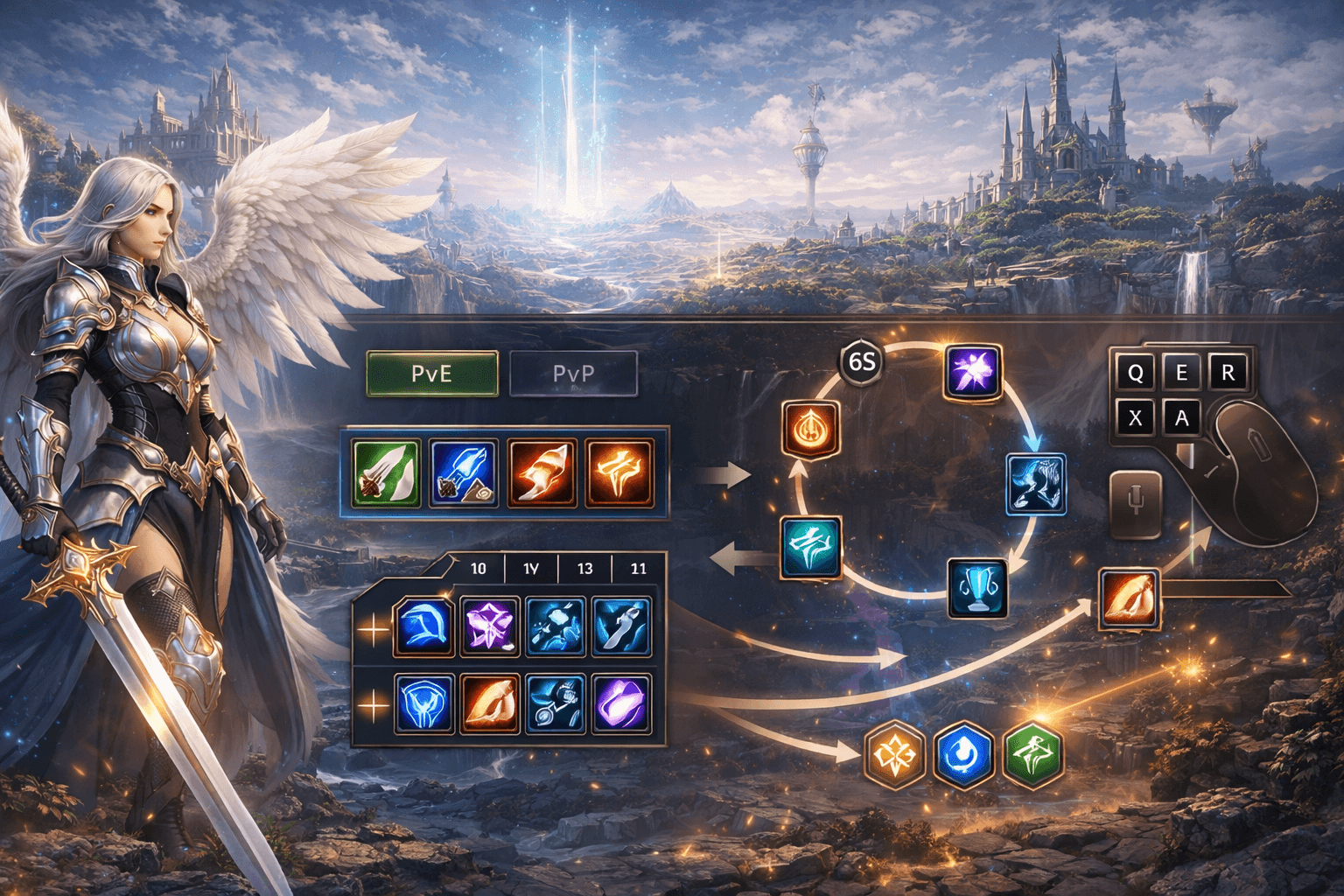
Task: Open the tab labeled 11
Action: [639, 569]
